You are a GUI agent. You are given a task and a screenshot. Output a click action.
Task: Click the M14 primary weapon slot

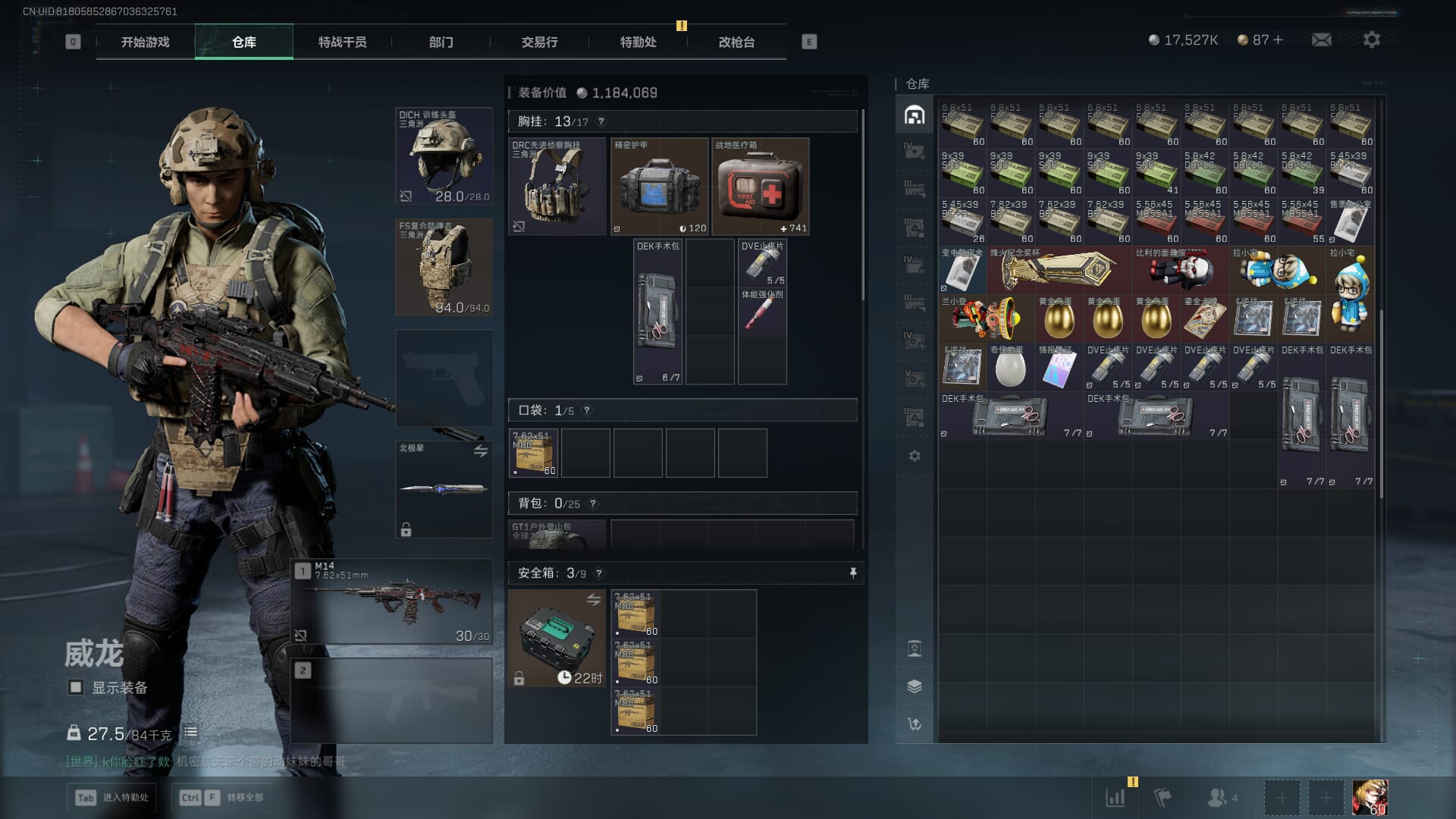392,602
